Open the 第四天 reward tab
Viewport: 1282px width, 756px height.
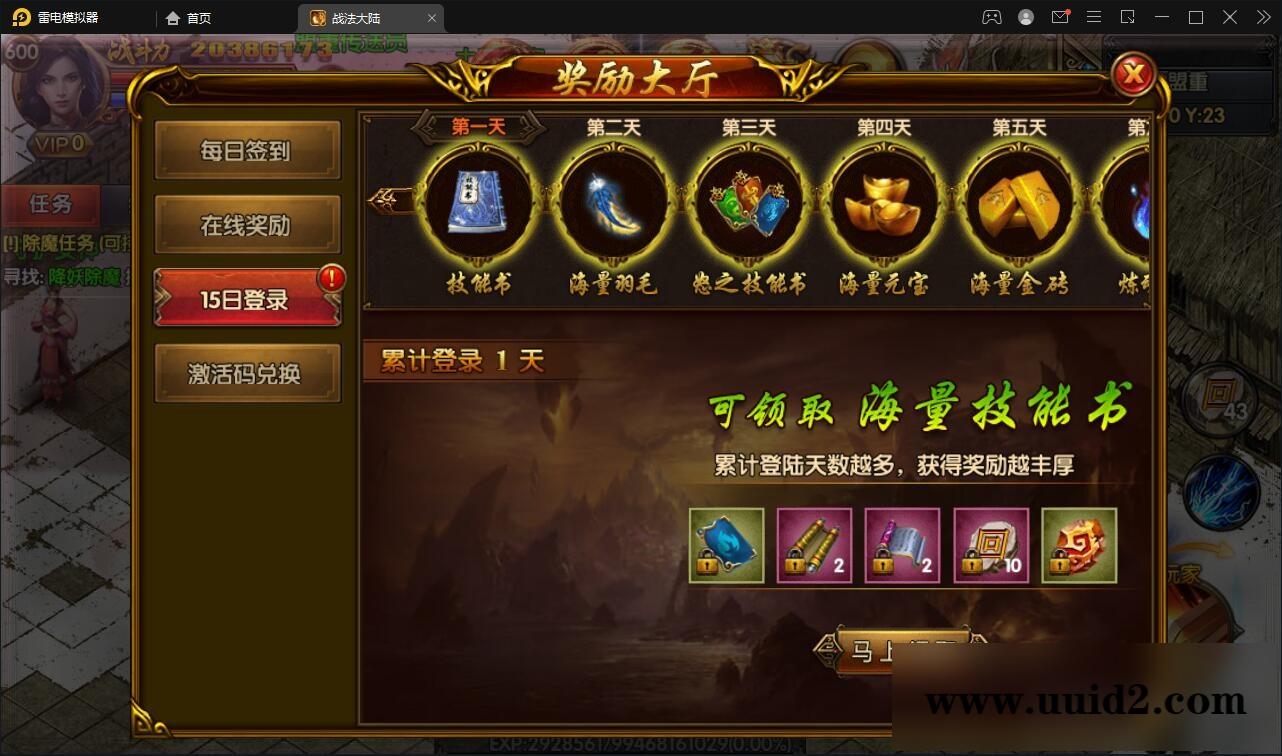tap(882, 127)
